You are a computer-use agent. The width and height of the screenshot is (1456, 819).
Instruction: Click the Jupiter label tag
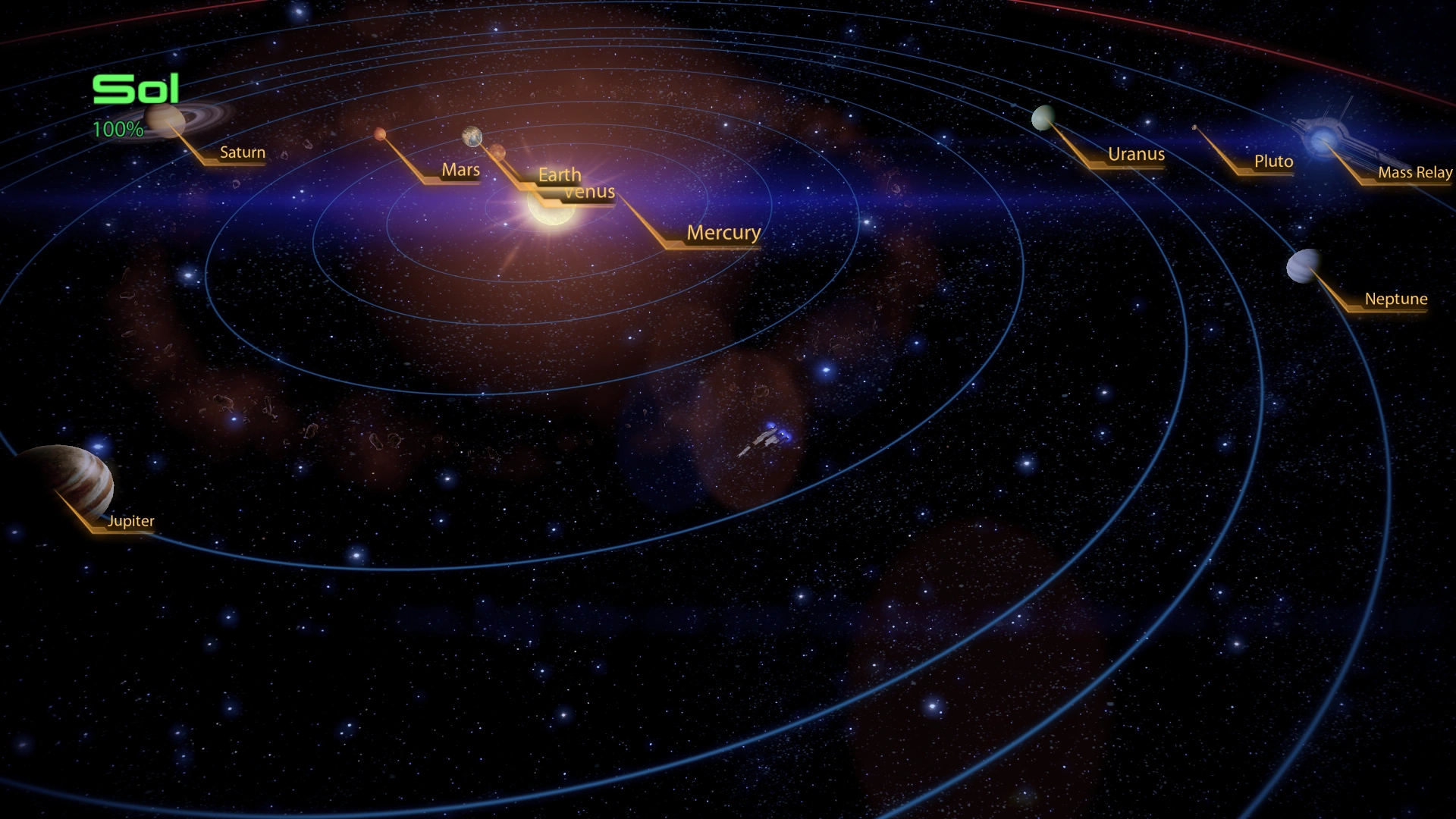click(130, 521)
